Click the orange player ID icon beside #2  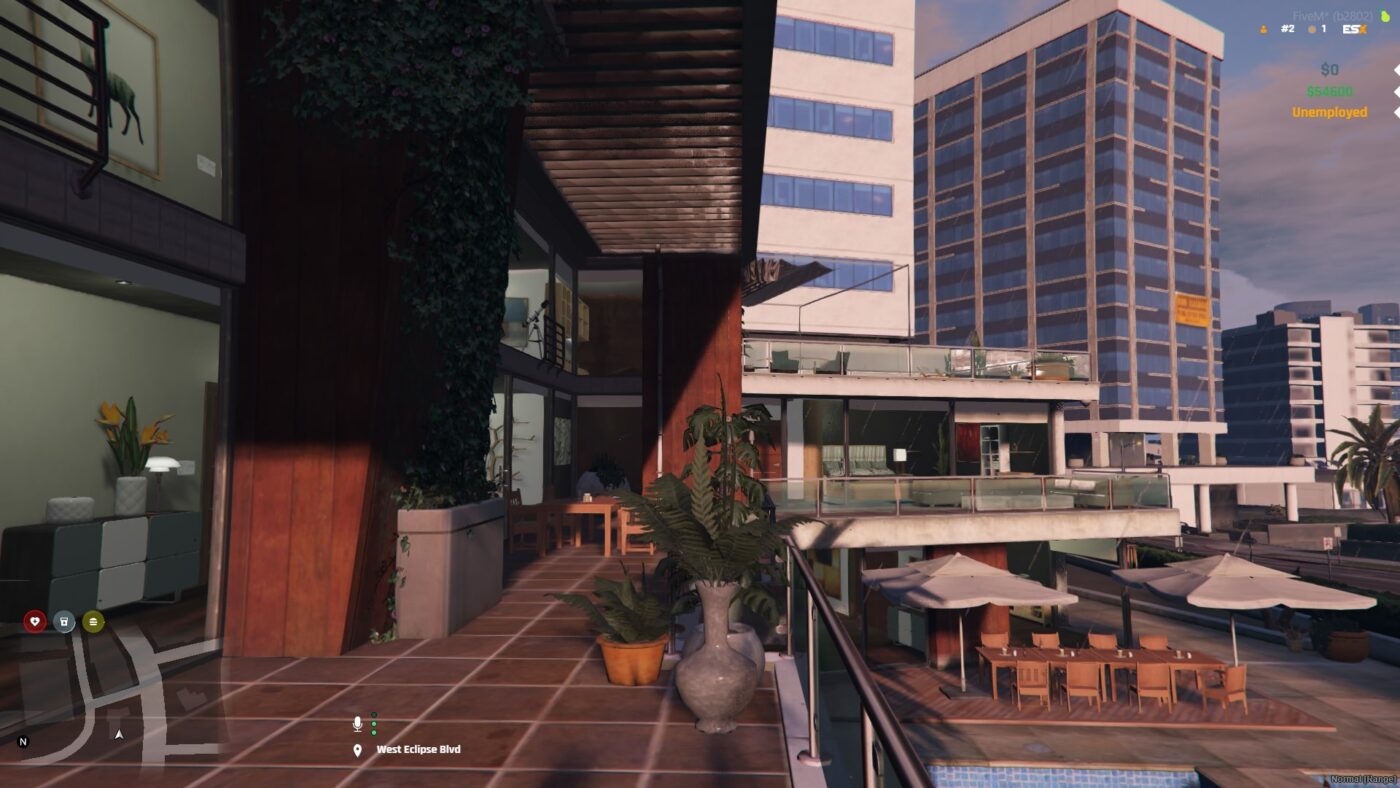(x=1262, y=28)
